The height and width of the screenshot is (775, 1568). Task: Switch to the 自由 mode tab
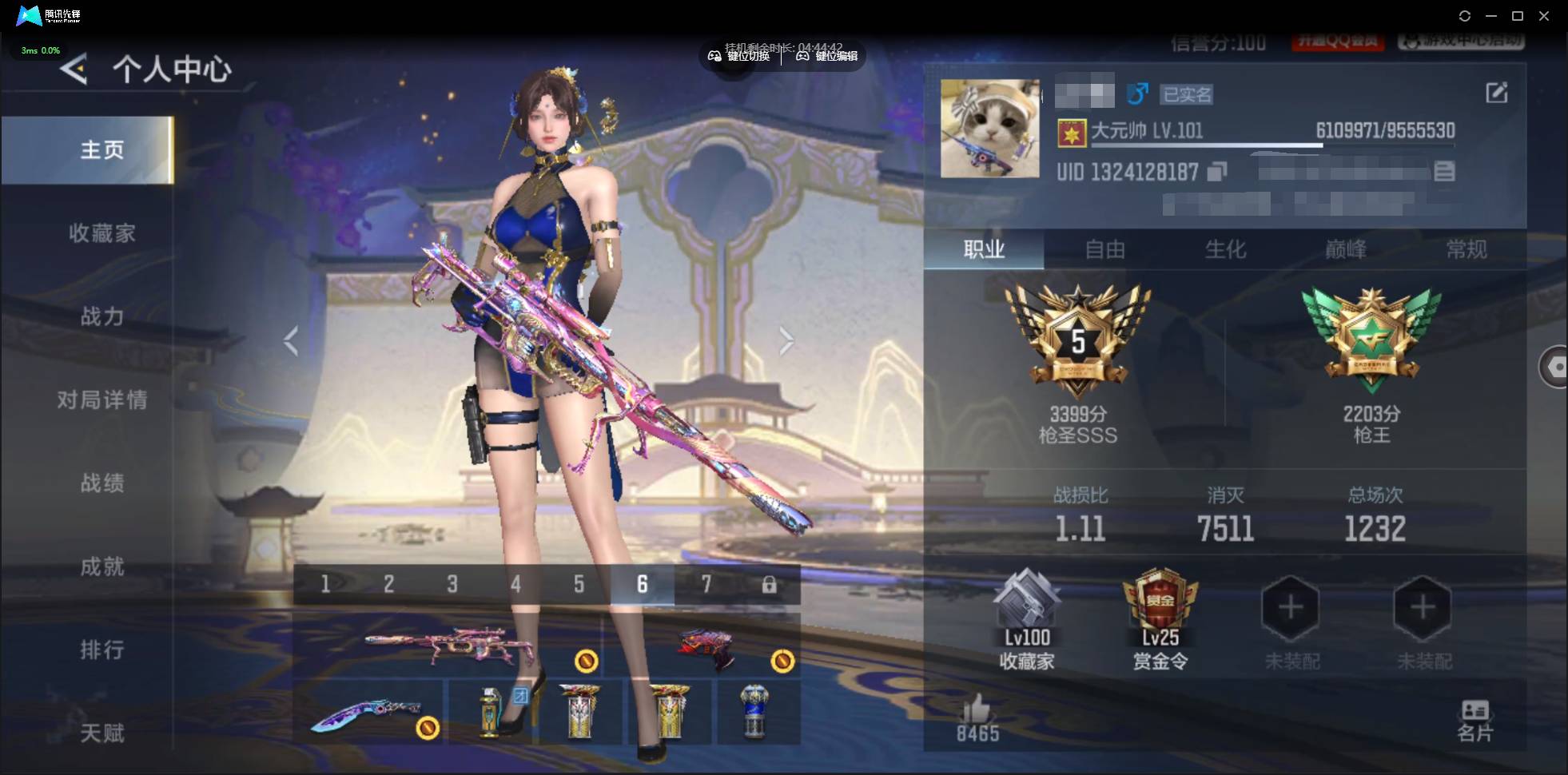coord(1105,249)
